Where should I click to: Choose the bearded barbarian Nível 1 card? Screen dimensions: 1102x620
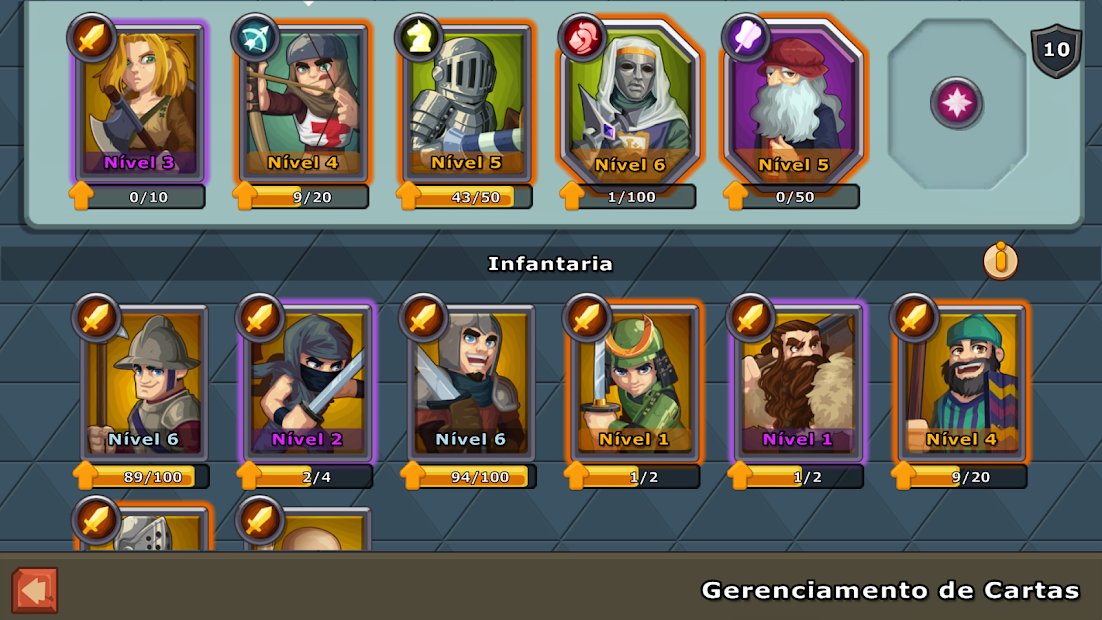(798, 382)
